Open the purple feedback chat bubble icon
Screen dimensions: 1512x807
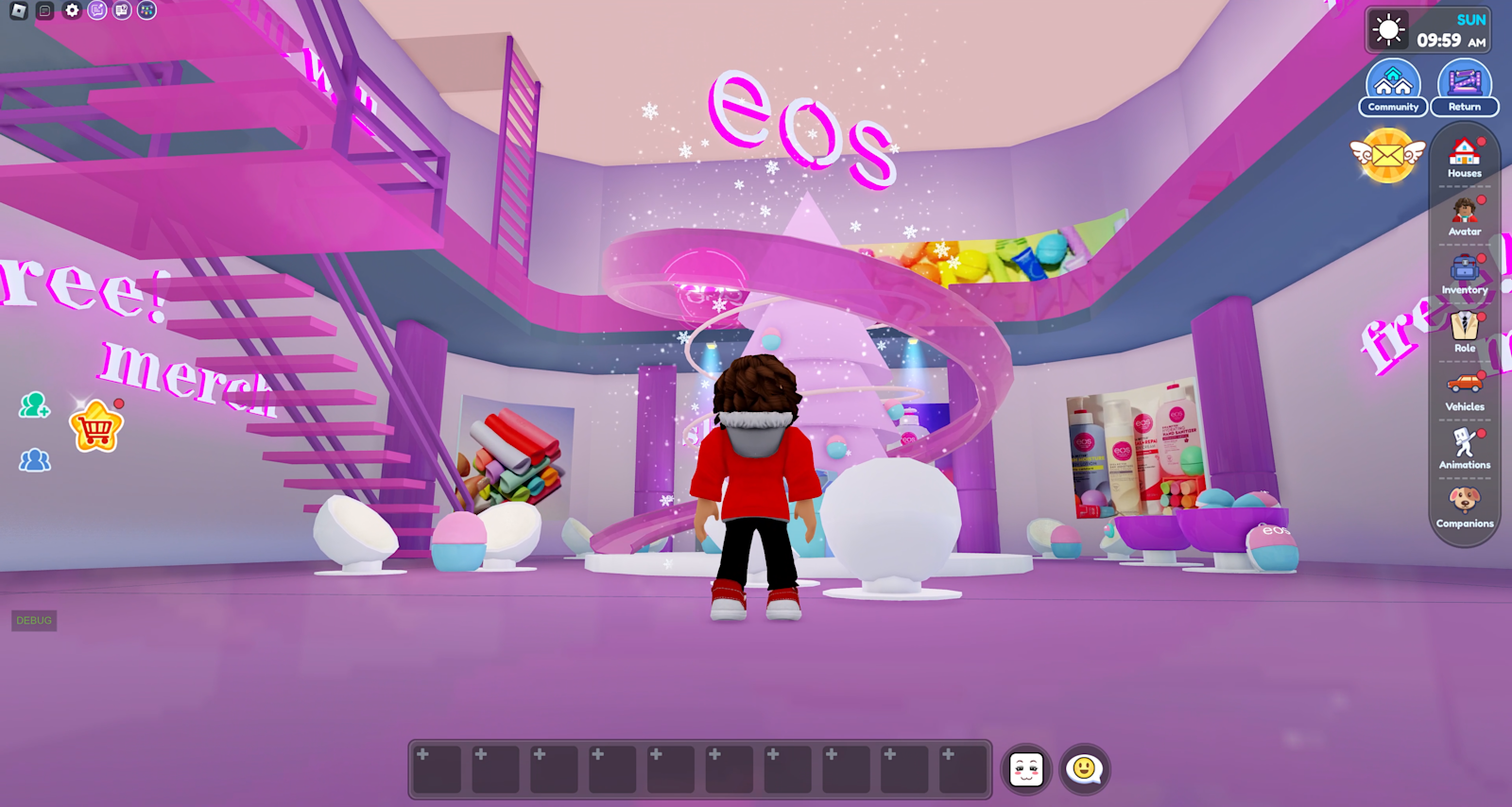(97, 9)
